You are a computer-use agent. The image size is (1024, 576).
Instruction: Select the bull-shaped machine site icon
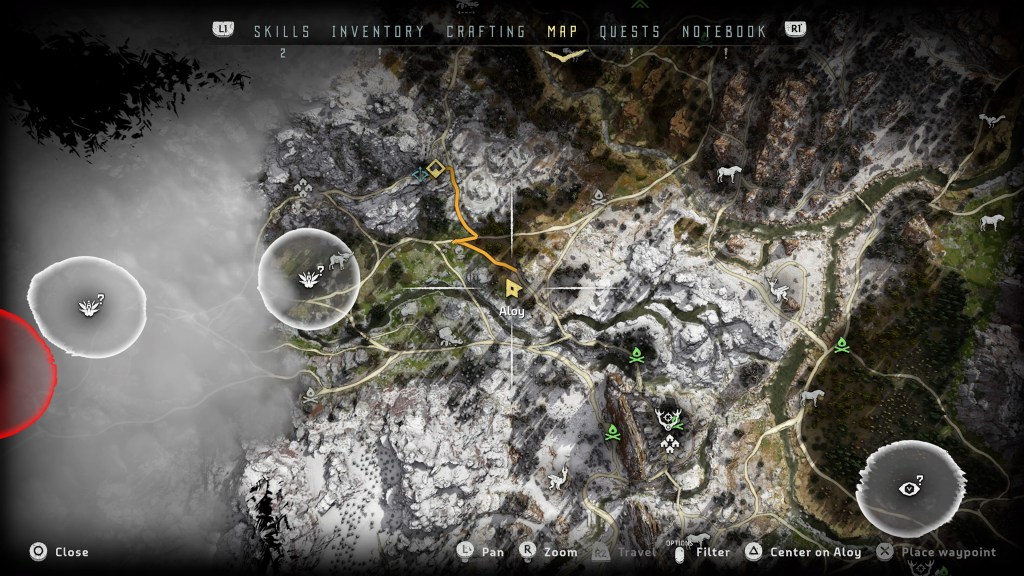341,262
